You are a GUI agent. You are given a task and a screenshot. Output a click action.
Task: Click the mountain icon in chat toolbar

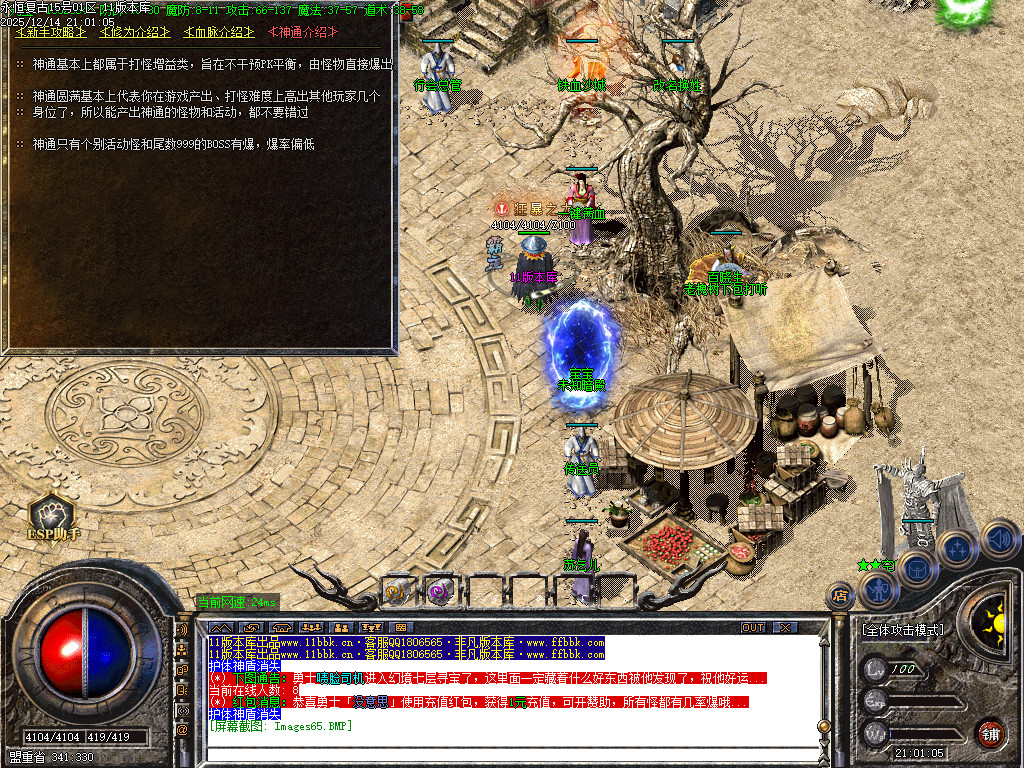[x=219, y=628]
